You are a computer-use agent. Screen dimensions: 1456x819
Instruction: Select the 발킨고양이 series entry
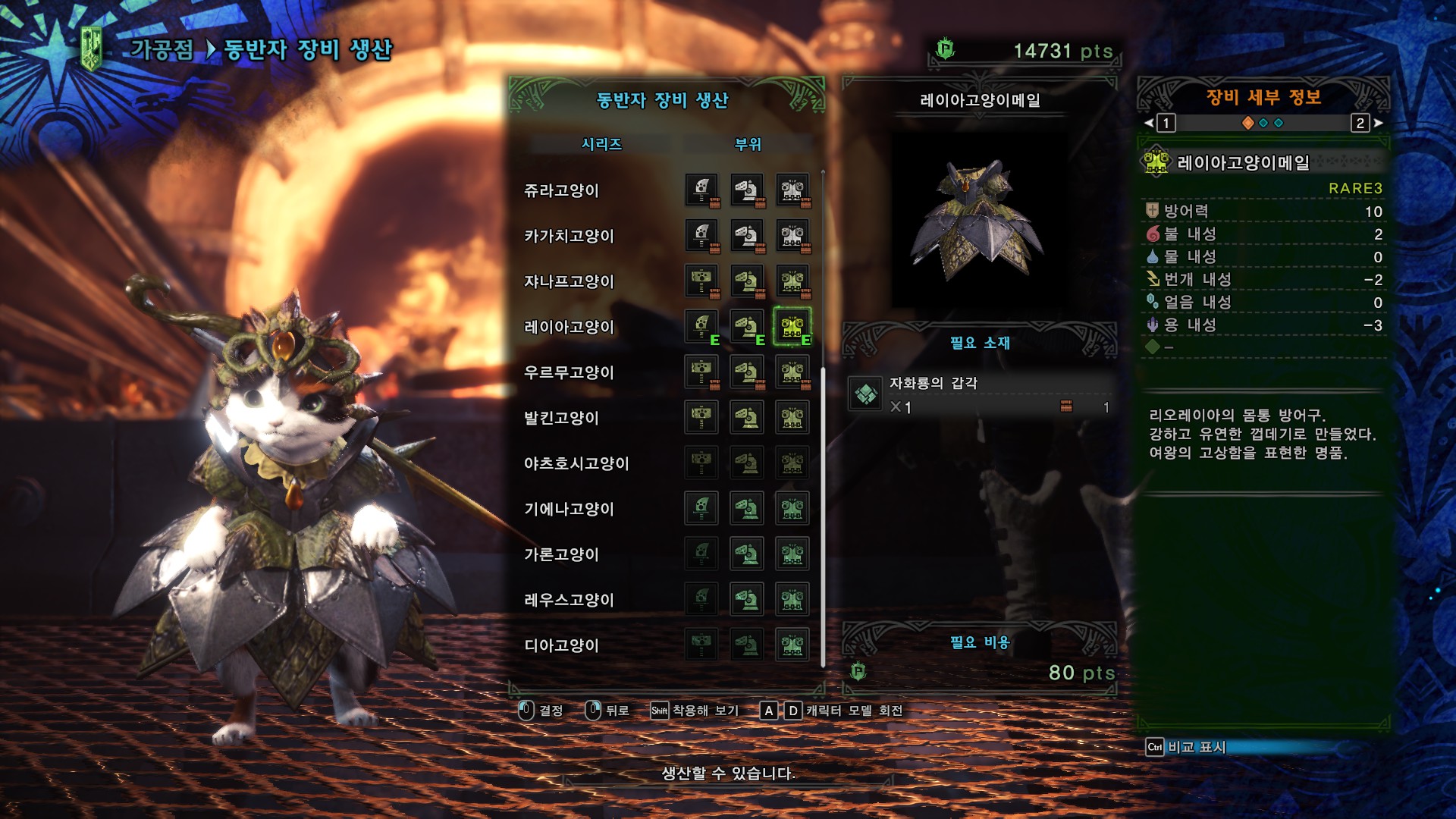pos(561,418)
